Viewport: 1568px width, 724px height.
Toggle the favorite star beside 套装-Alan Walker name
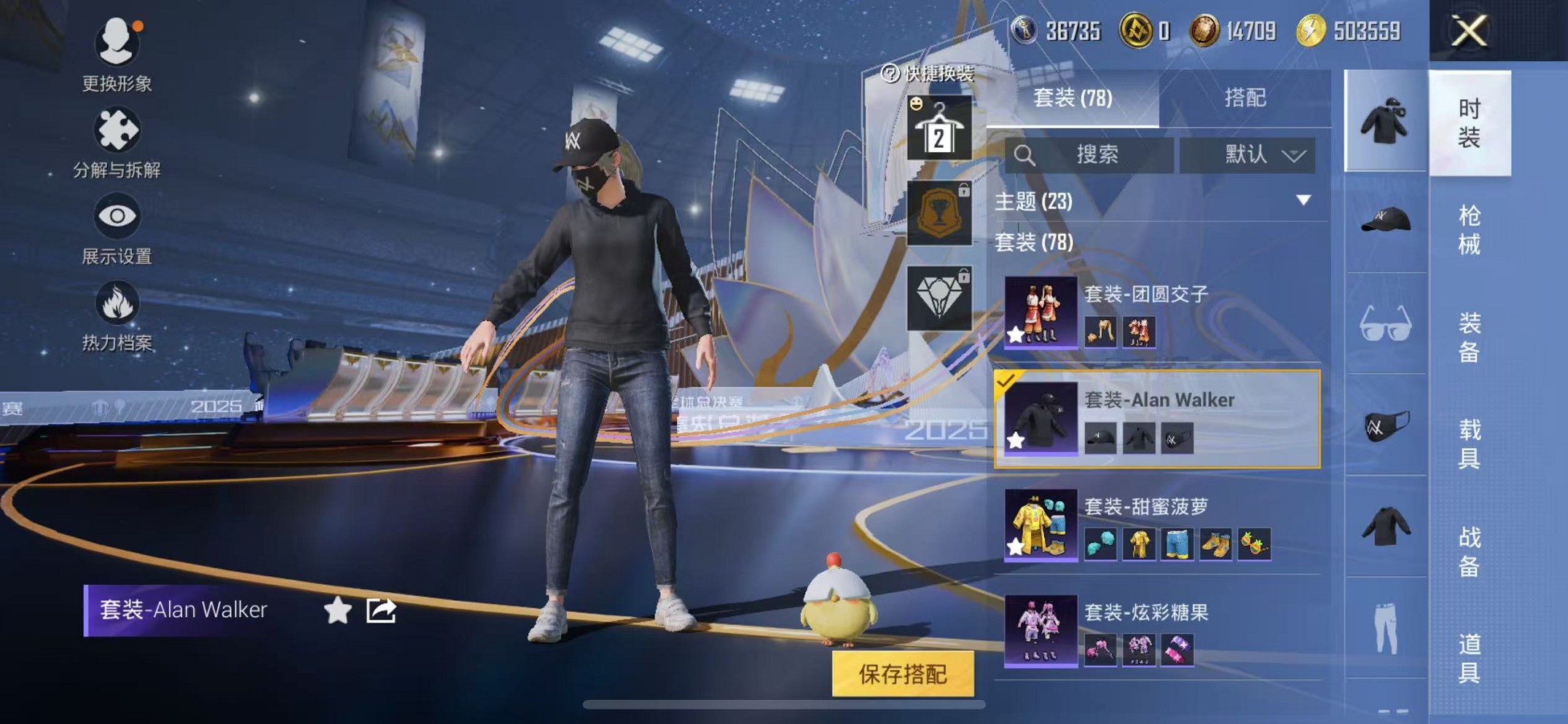[335, 610]
